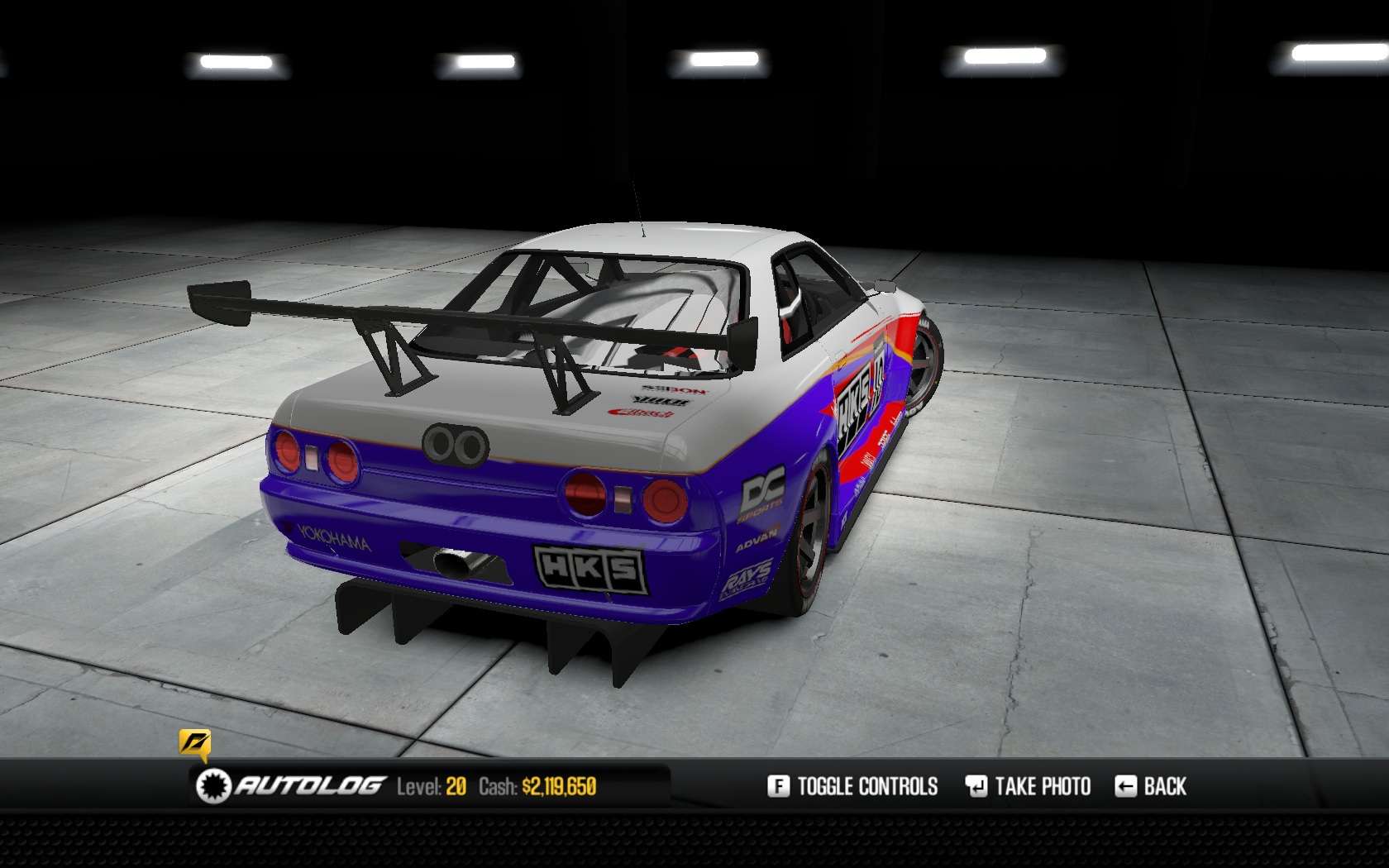Select the Toggle Controls option
1389x868 pixels.
pos(852,786)
